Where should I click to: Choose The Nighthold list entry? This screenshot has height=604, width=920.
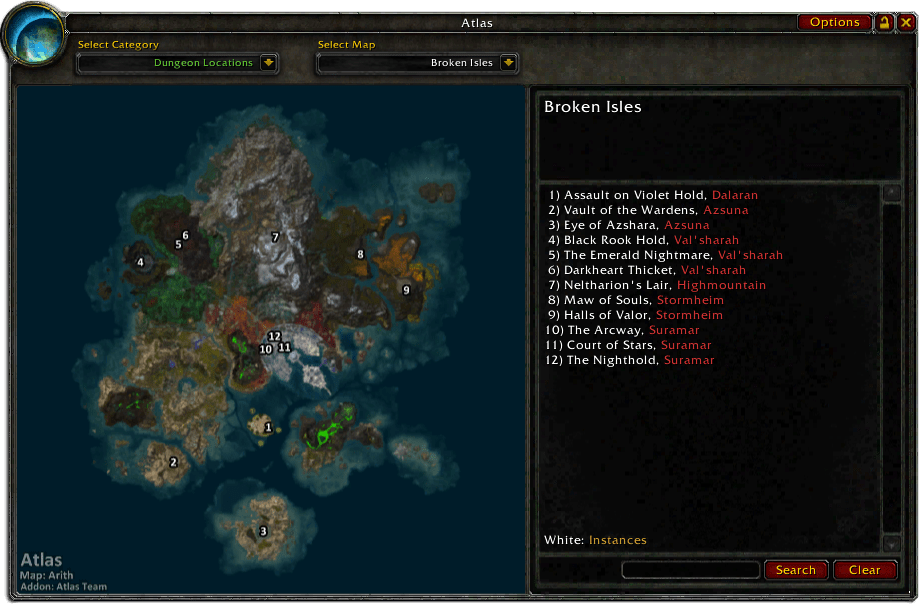tap(630, 360)
